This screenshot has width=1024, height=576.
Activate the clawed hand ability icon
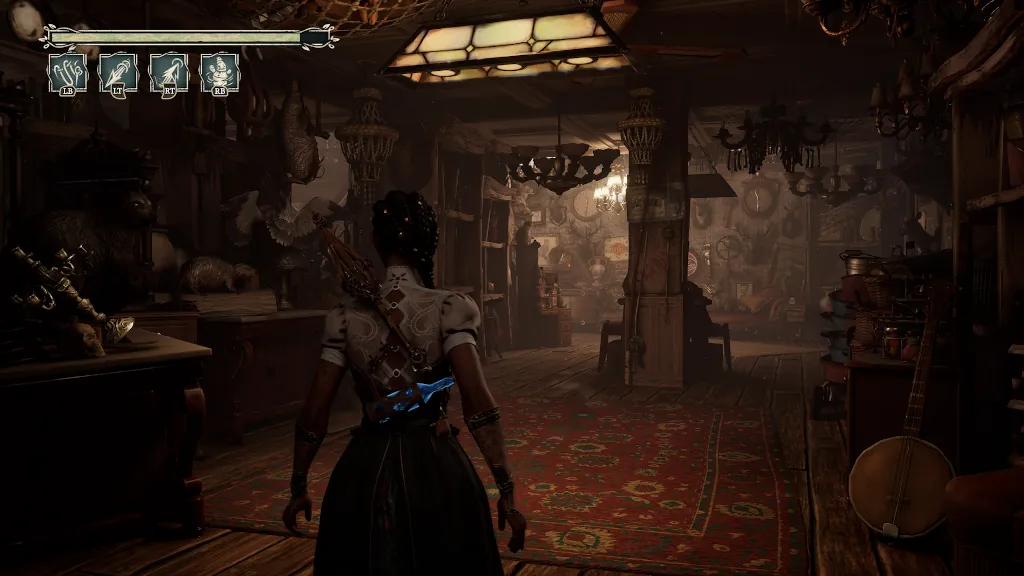(x=68, y=73)
